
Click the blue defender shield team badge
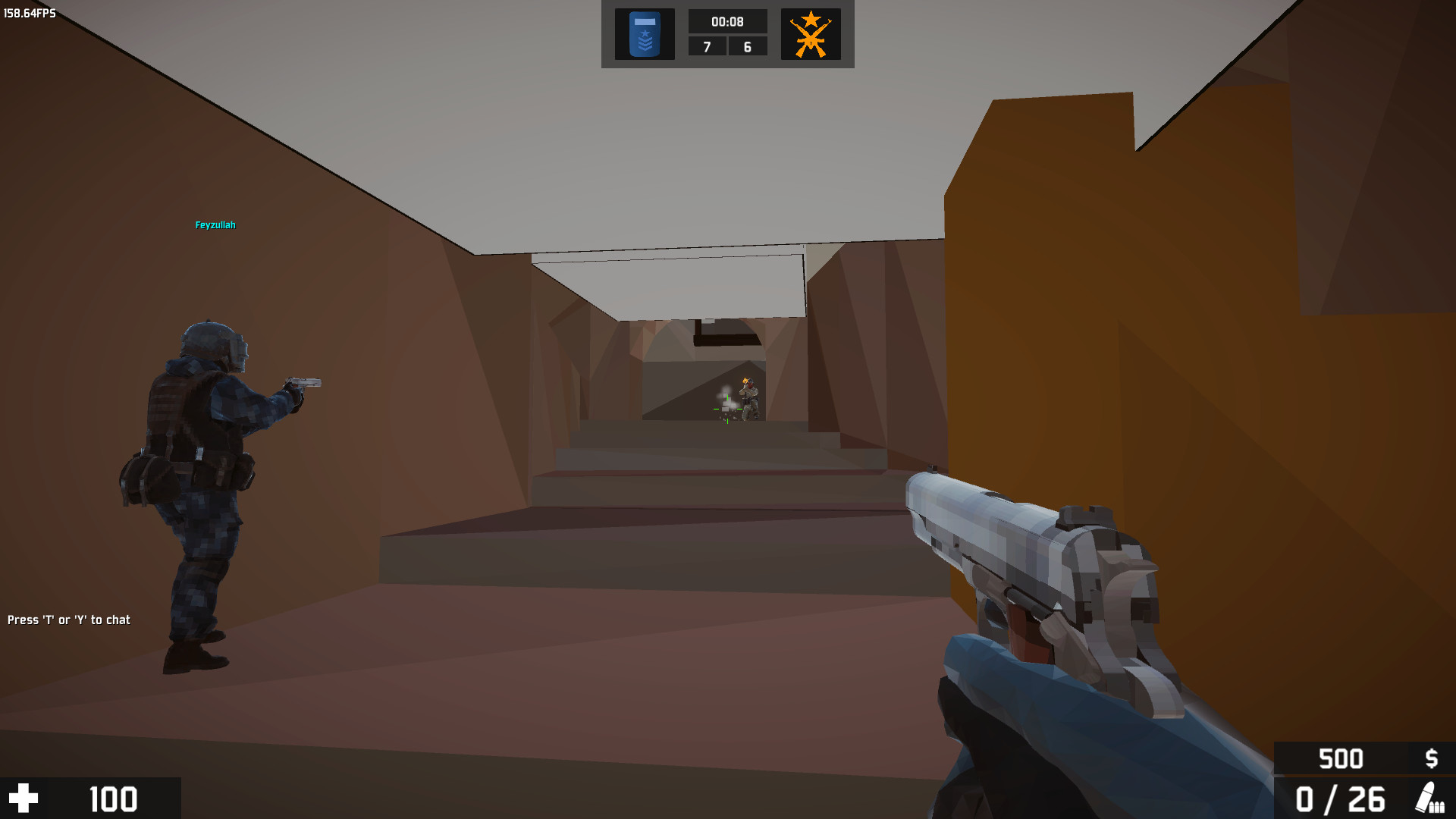(643, 33)
